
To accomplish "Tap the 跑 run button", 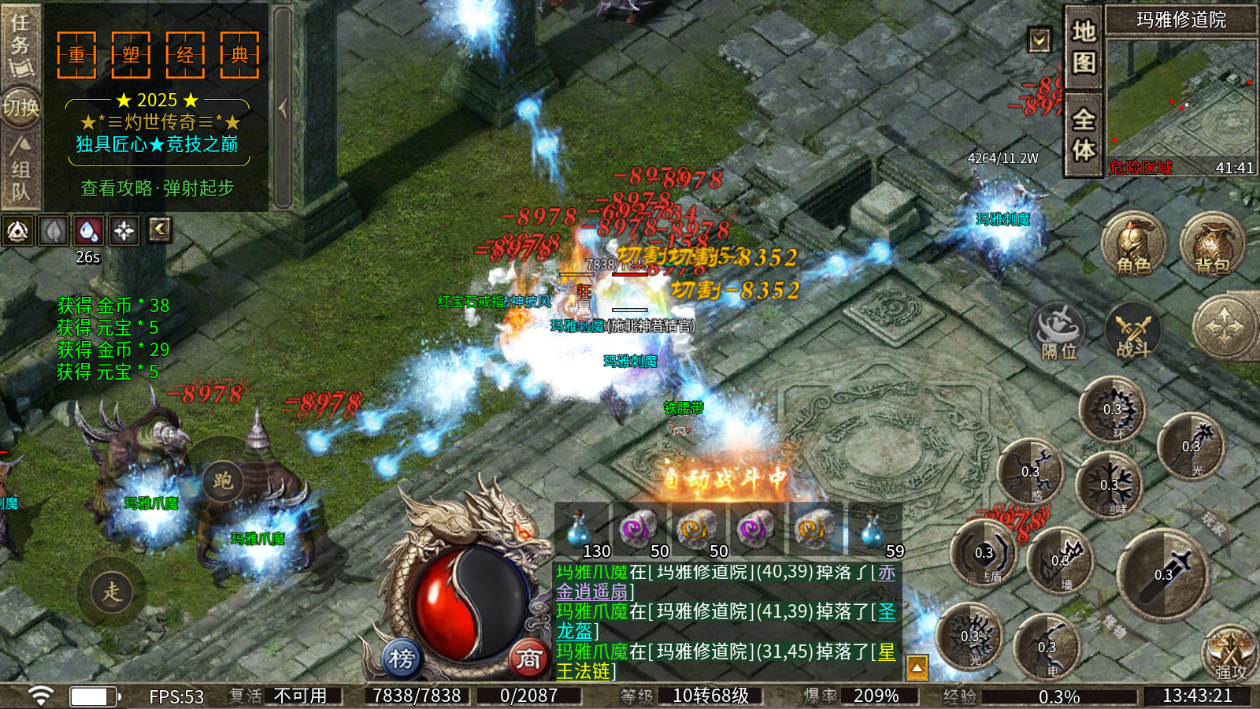I will [x=222, y=482].
